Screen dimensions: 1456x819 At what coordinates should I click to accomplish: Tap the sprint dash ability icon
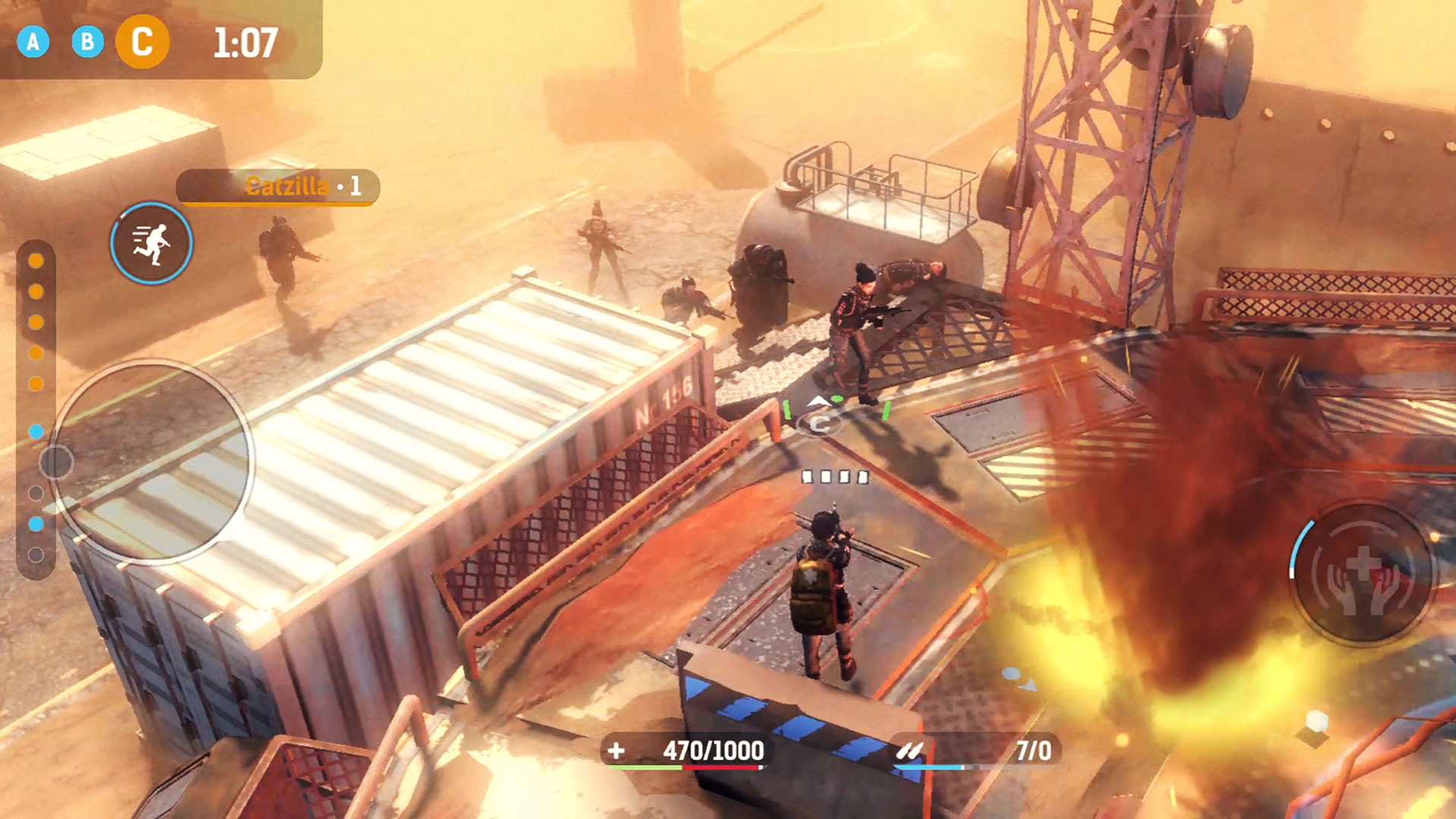point(152,243)
